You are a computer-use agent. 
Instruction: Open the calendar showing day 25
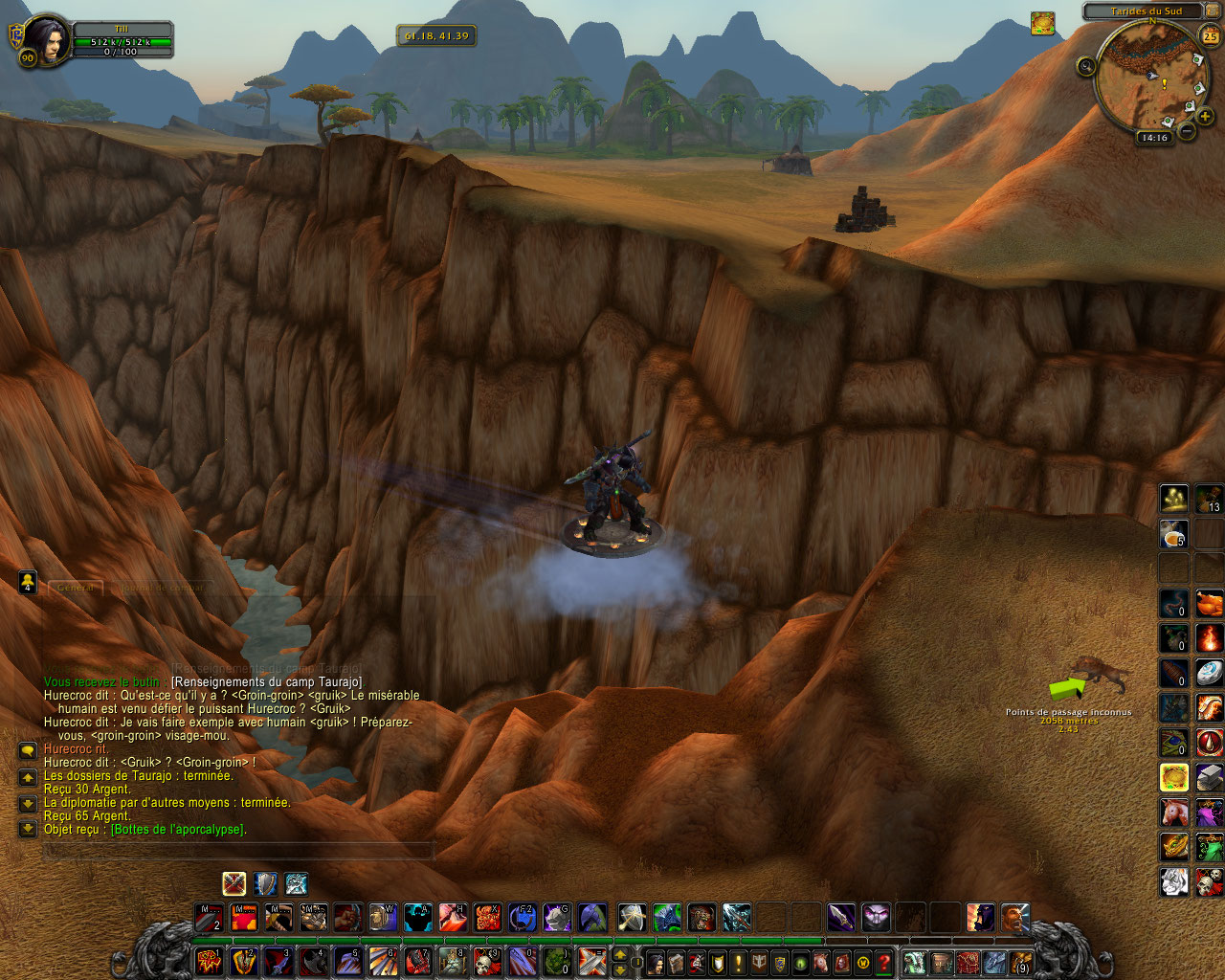coord(1211,37)
